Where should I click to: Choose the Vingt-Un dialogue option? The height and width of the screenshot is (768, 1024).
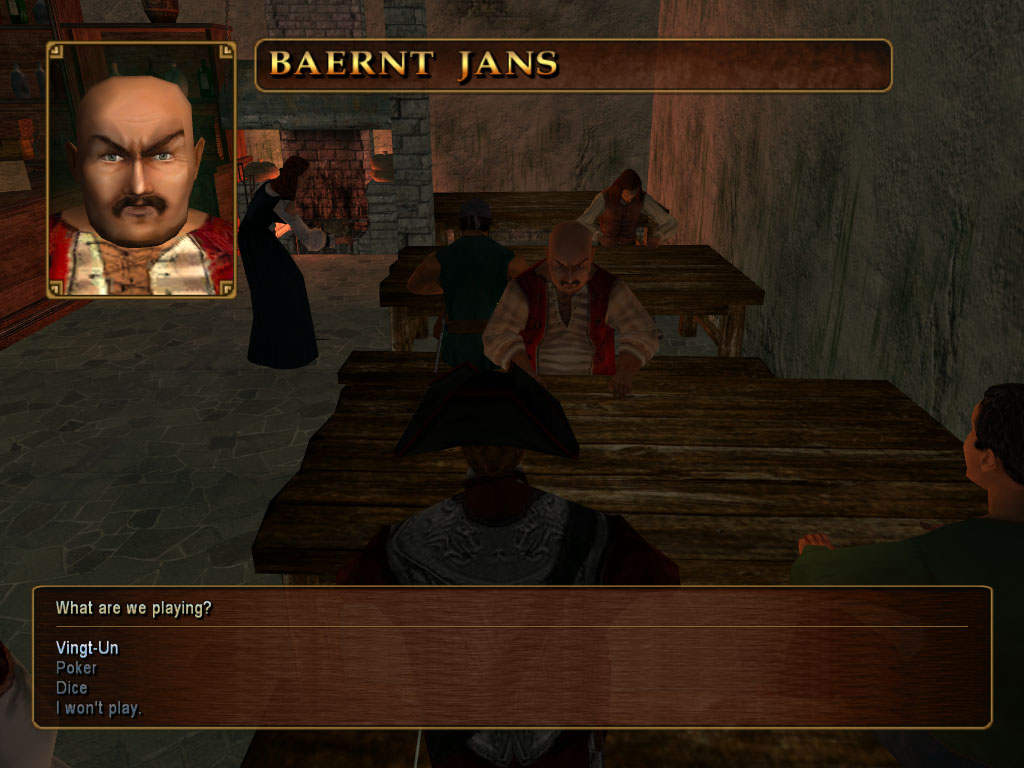point(87,648)
